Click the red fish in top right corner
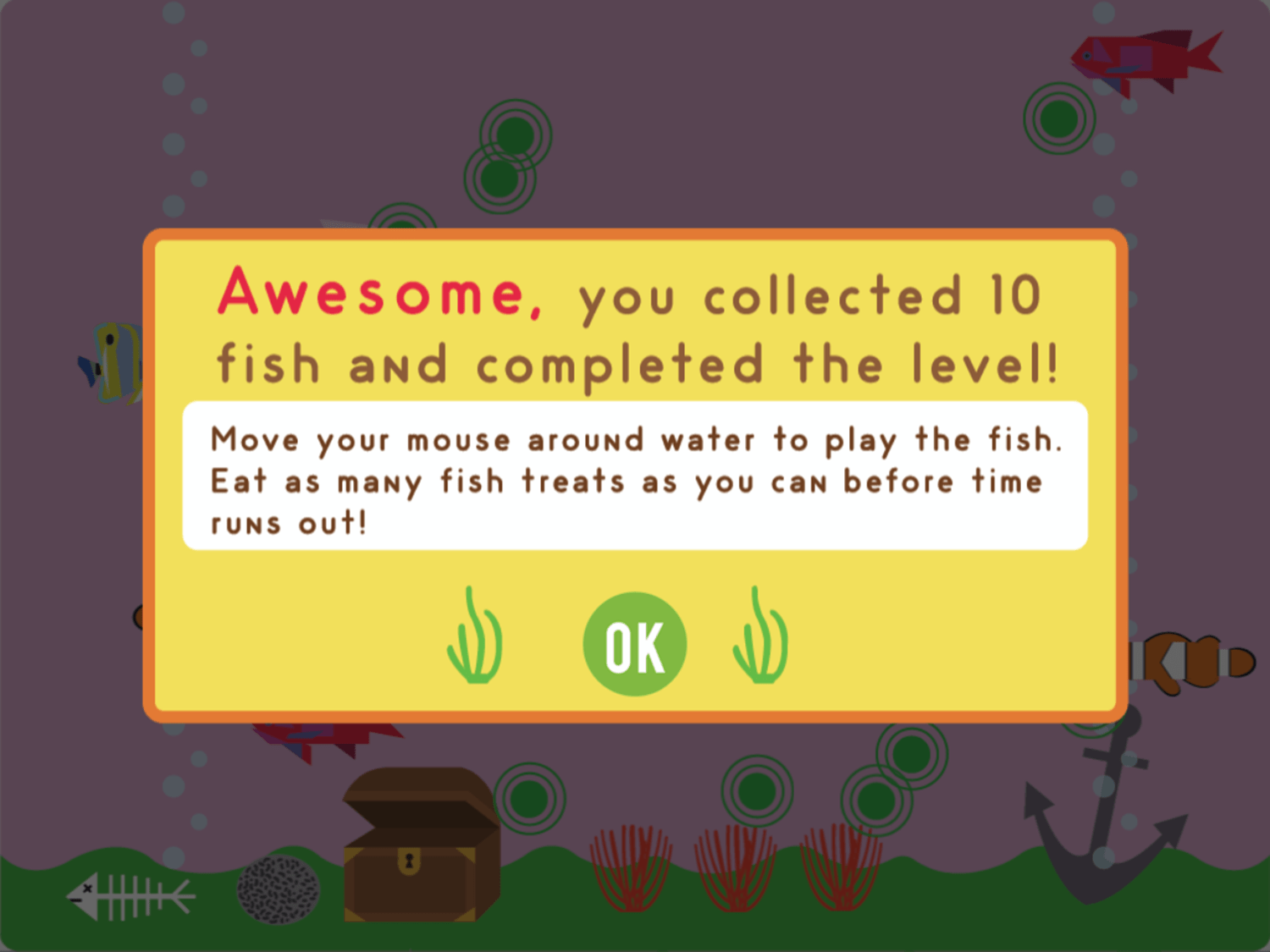 [1143, 59]
